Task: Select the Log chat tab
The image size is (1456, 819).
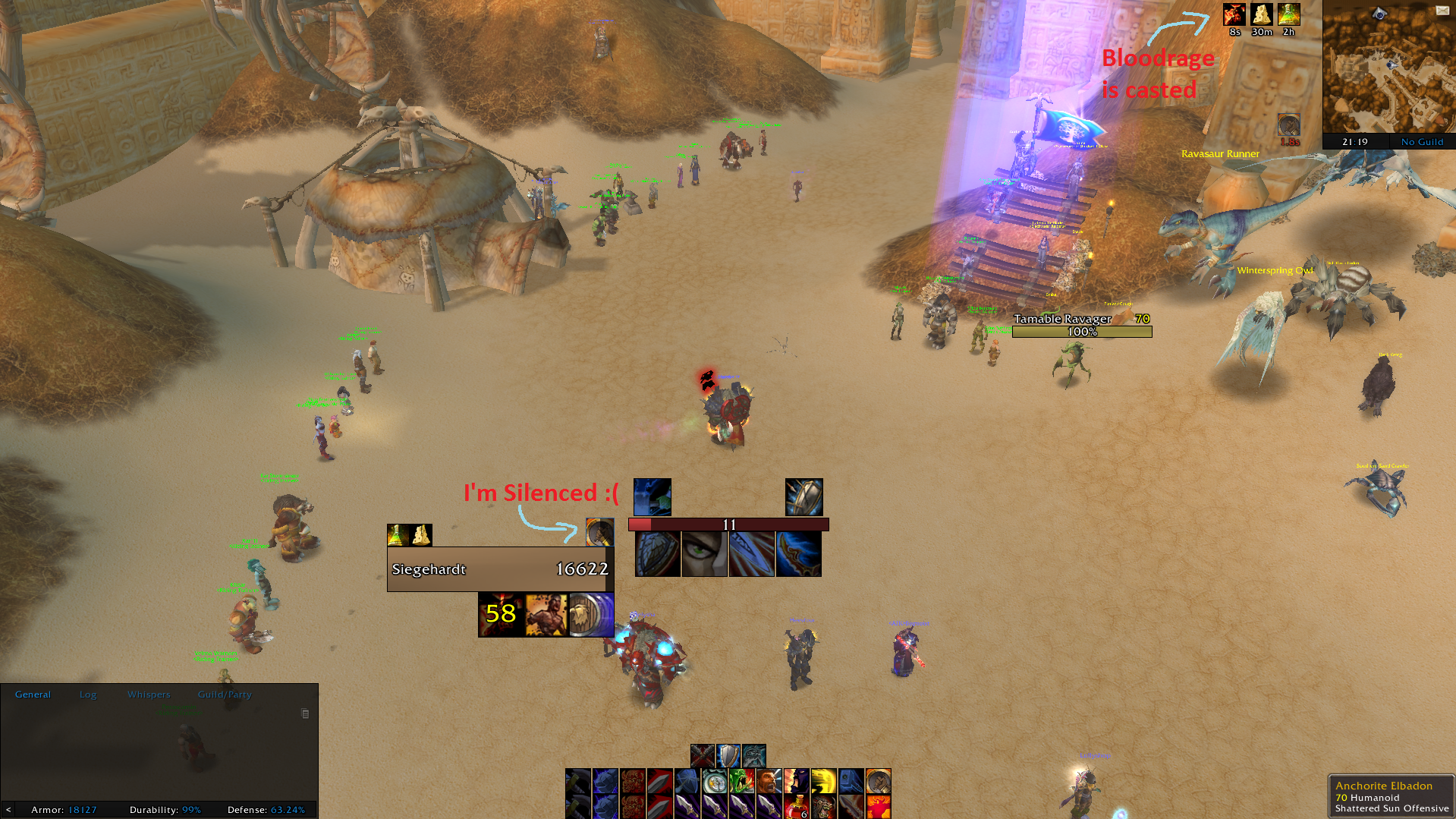Action: (87, 694)
